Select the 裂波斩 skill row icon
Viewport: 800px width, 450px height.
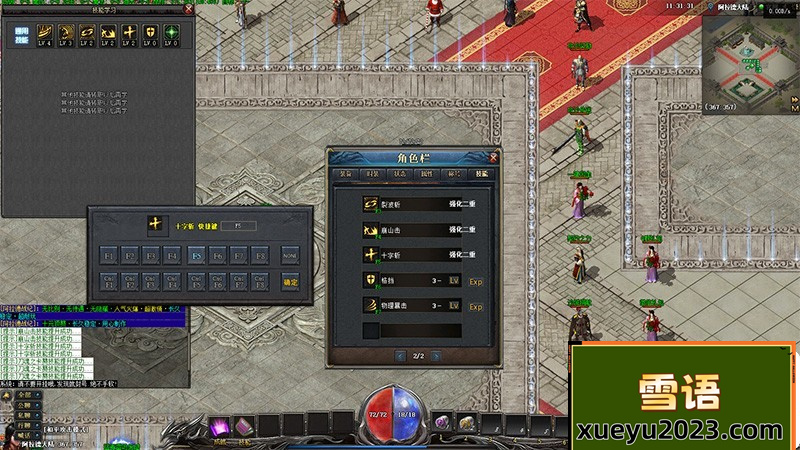click(371, 203)
